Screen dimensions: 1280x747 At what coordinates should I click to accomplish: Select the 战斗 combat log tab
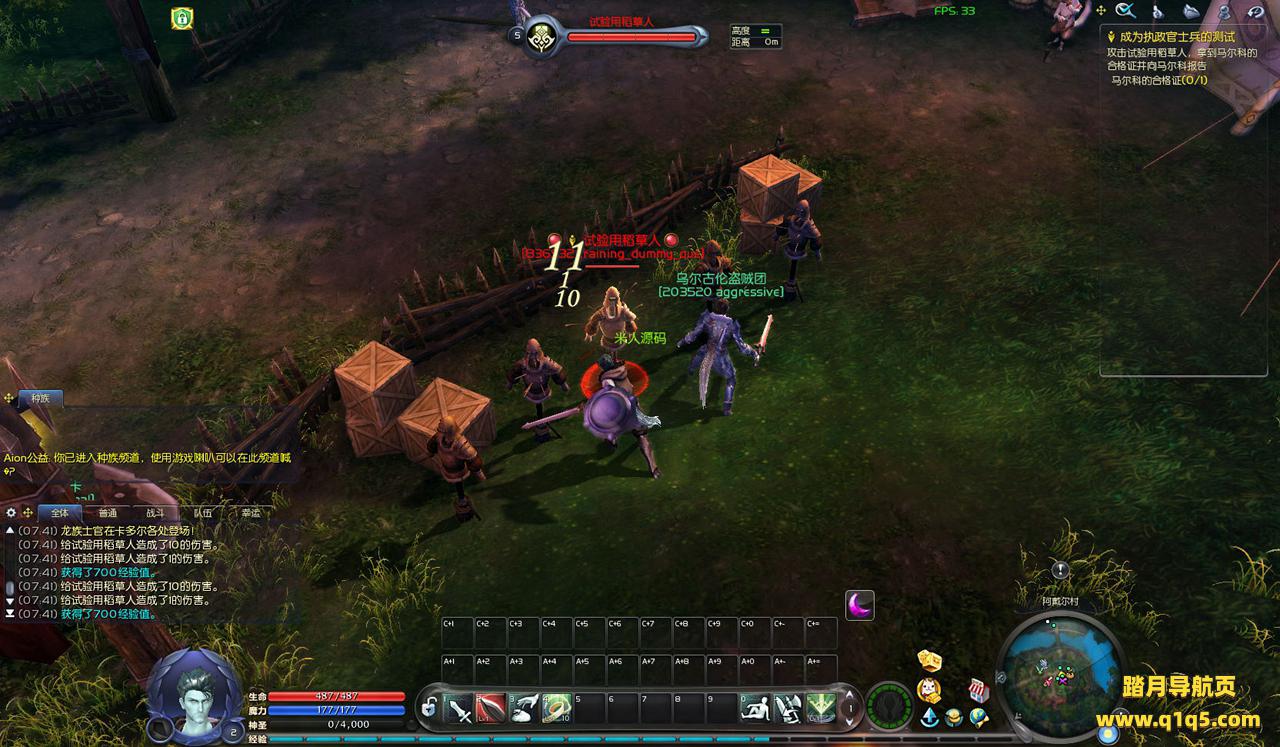click(156, 513)
